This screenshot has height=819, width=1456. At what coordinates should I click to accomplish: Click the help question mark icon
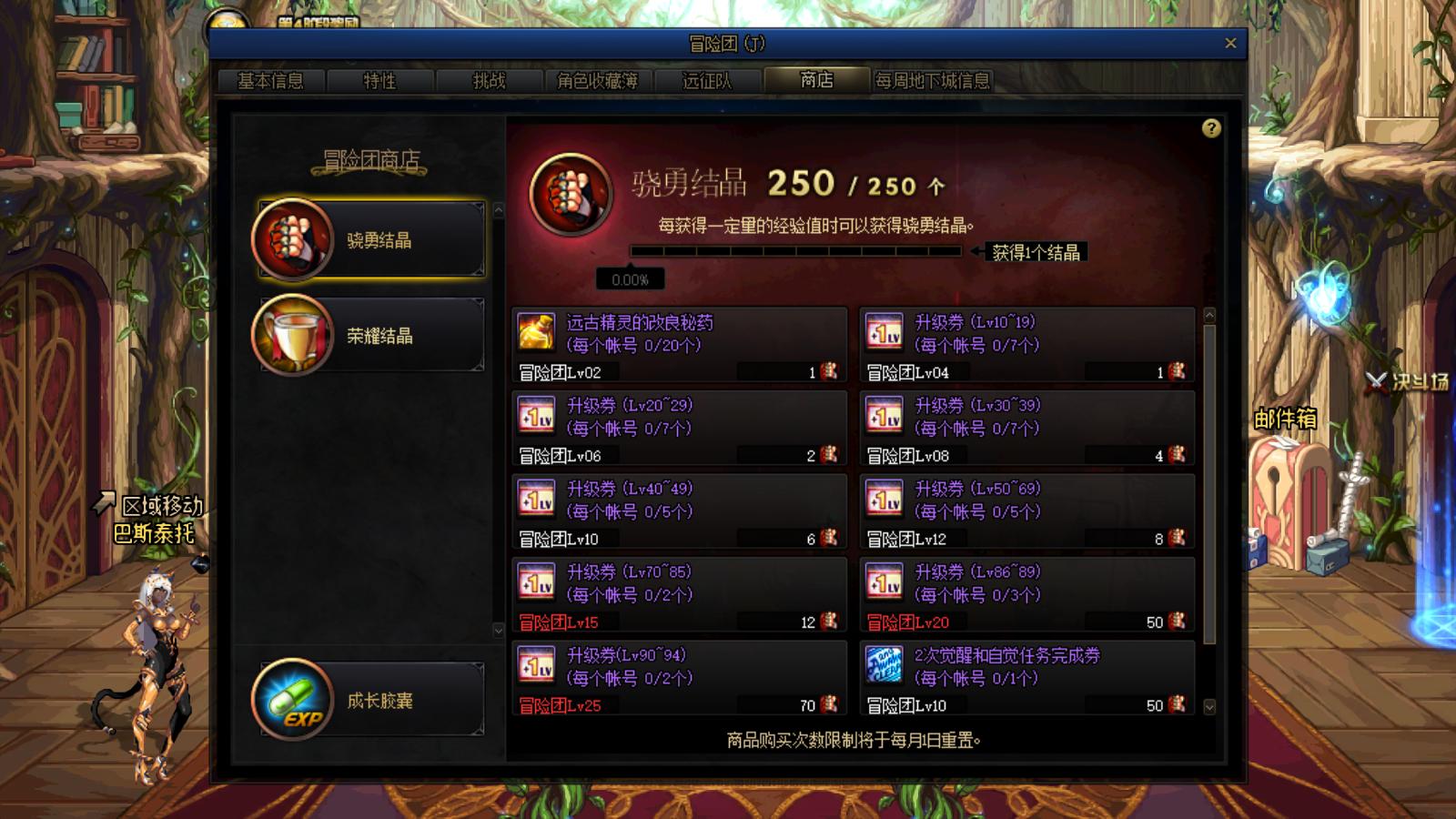click(x=1210, y=129)
